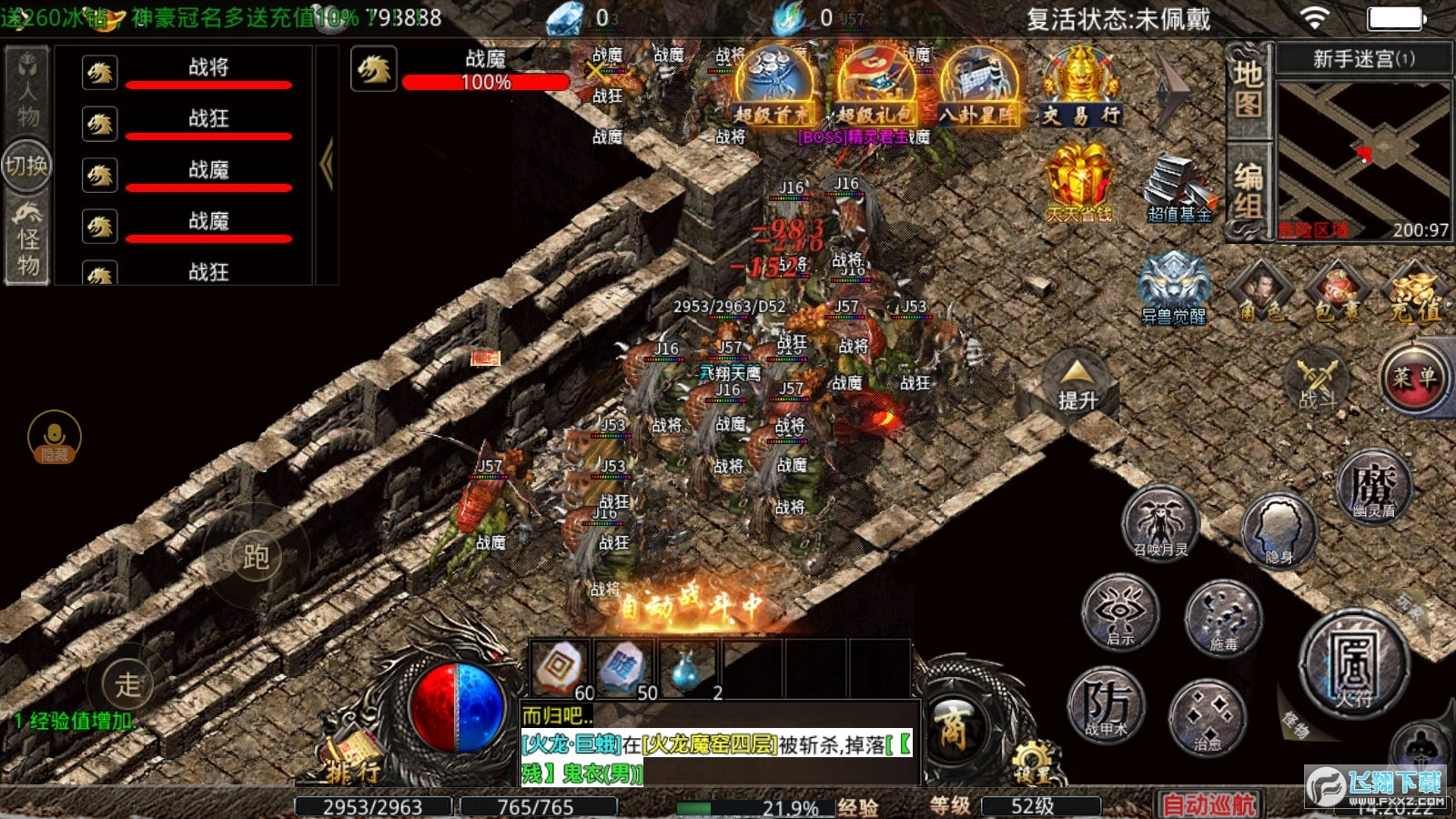Toggle 自动巡航 auto patrol
Image resolution: width=1456 pixels, height=819 pixels.
pyautogui.click(x=1208, y=804)
